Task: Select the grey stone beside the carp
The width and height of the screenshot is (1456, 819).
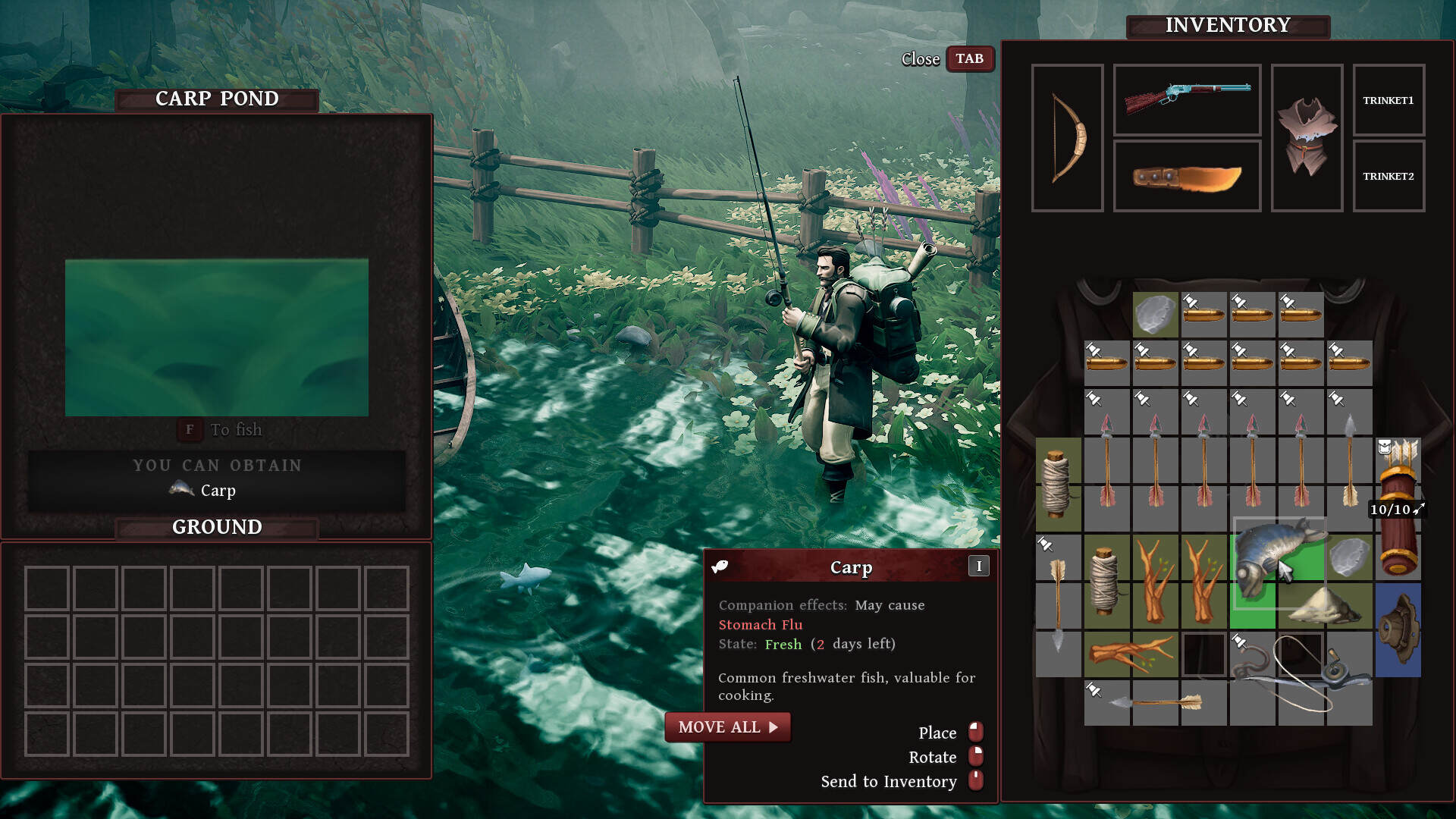Action: (1348, 558)
